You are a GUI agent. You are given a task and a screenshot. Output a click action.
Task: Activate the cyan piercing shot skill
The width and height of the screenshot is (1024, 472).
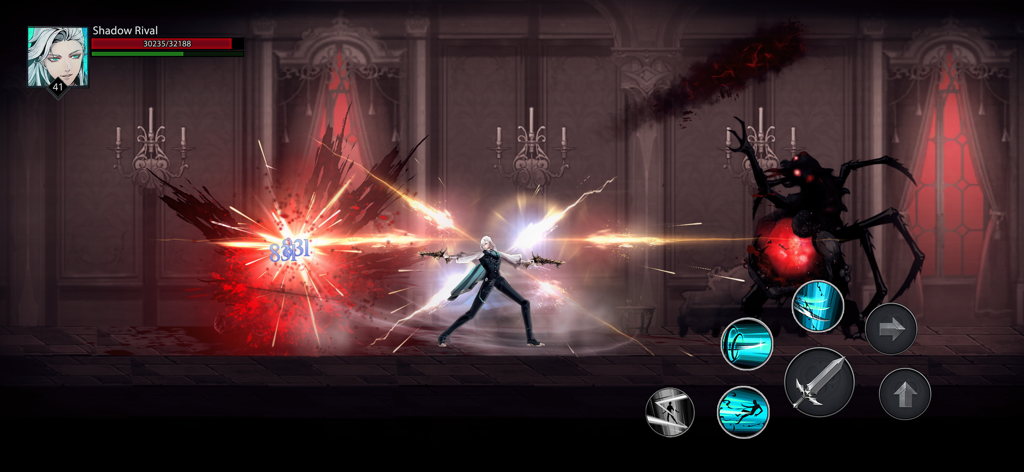click(747, 343)
